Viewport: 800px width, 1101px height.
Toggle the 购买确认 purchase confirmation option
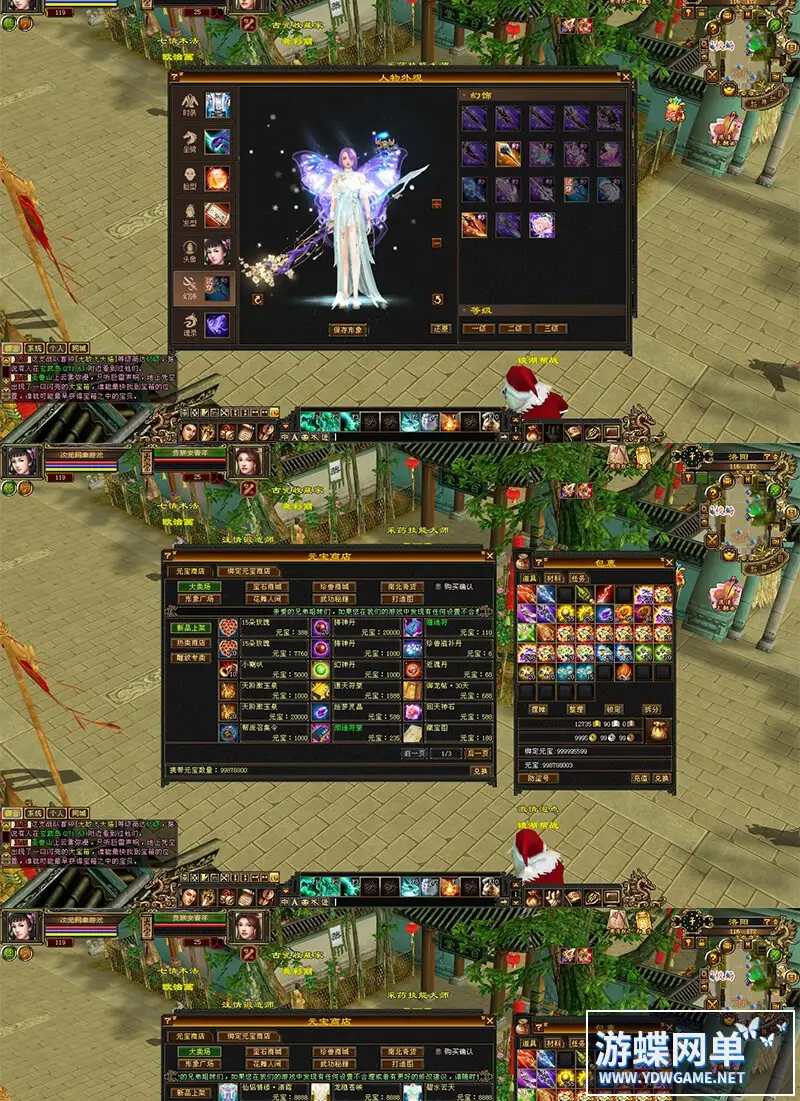(x=437, y=587)
